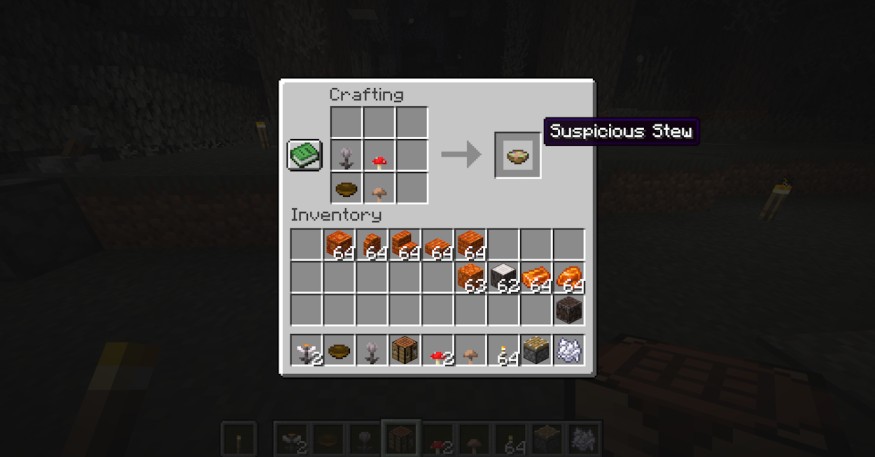Select the crafting table in the hotbar row
Screen dimensions: 875x457
pos(404,350)
